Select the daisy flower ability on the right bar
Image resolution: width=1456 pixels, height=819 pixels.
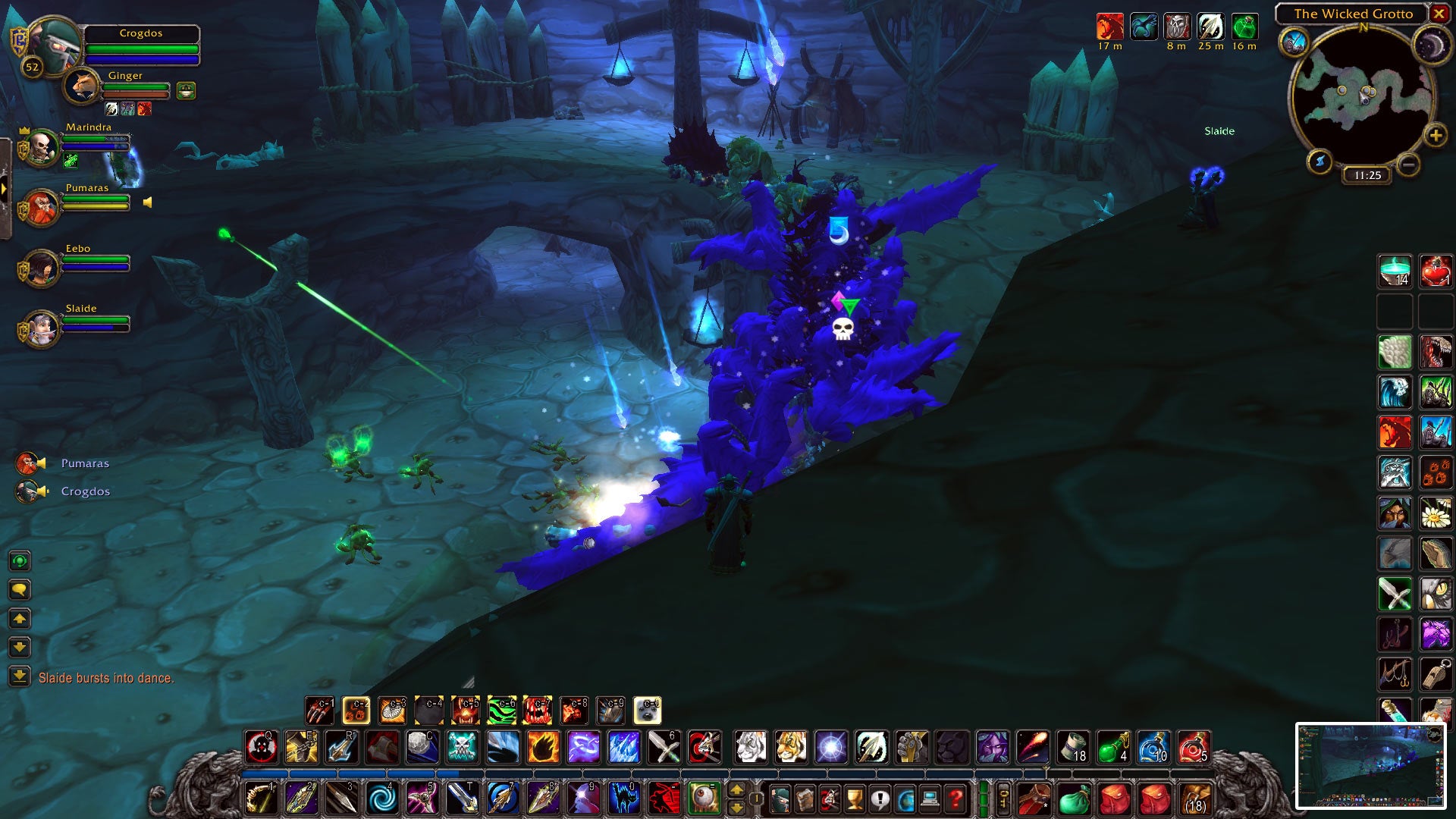pos(1436,512)
